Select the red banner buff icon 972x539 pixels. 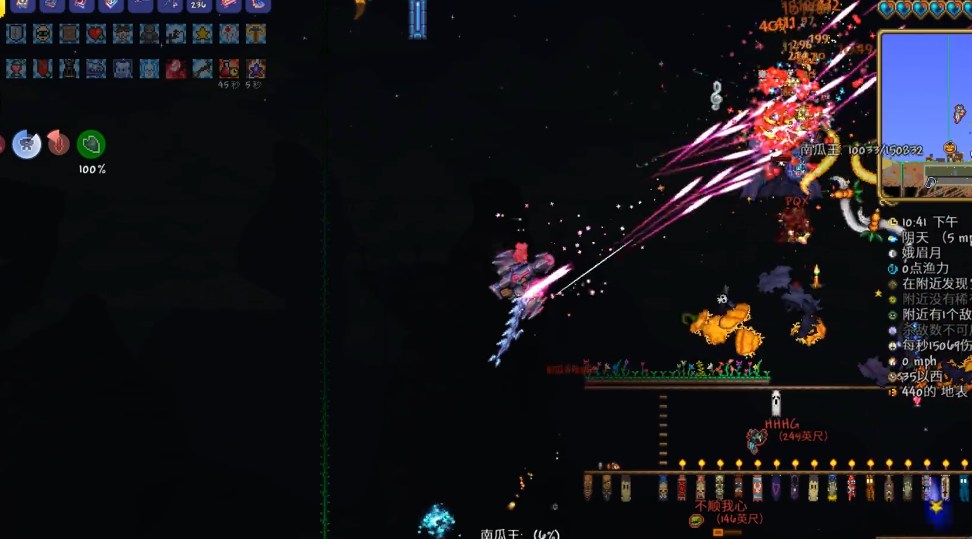pyautogui.click(x=42, y=68)
